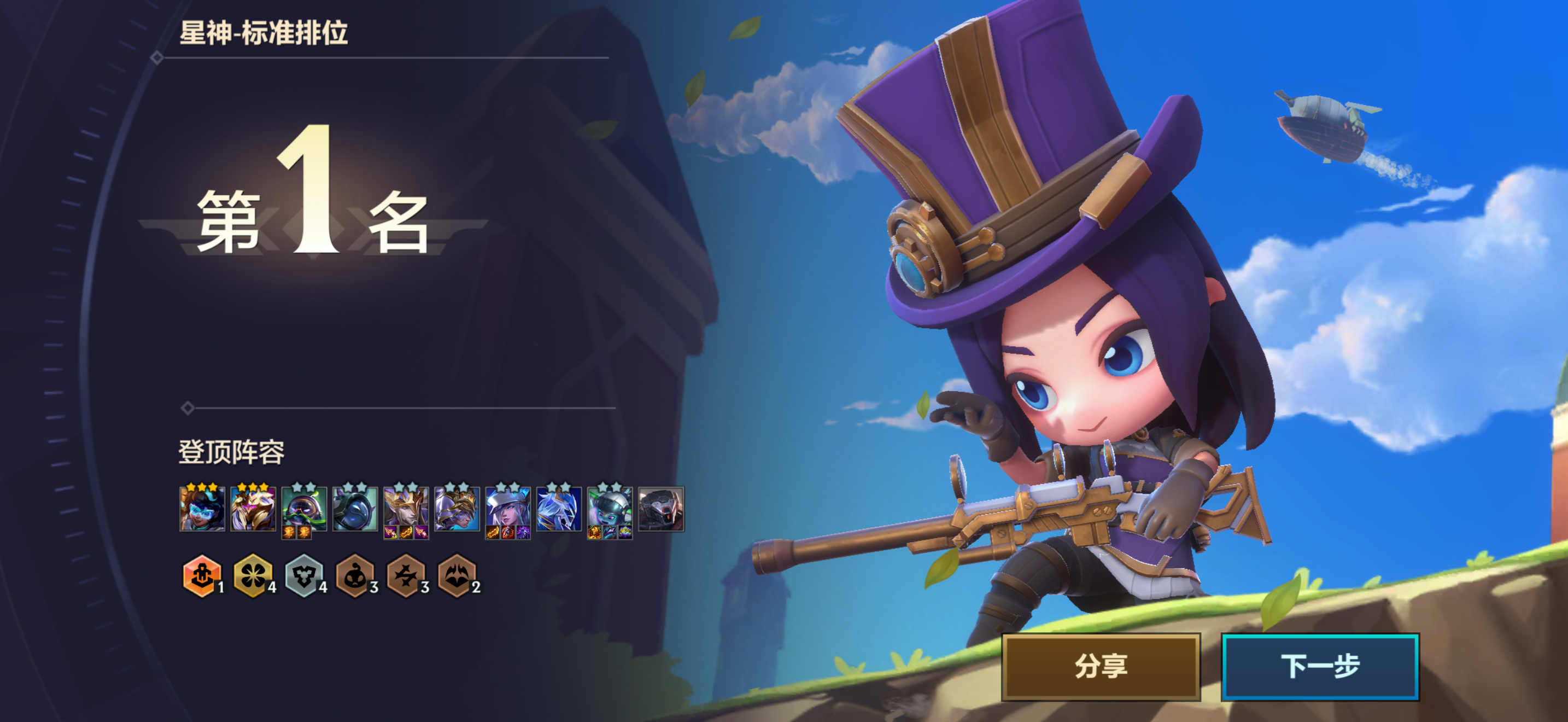Inspect the silver lion-crest trait icon
1568x722 pixels.
pyautogui.click(x=304, y=575)
